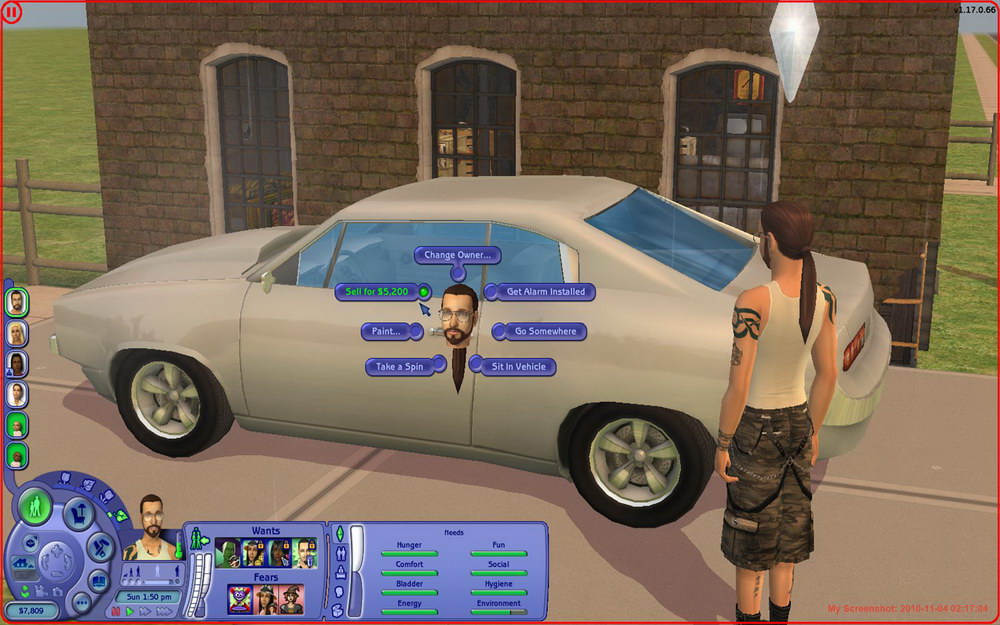Choose Take a Spin
Image resolution: width=1000 pixels, height=625 pixels.
click(399, 367)
